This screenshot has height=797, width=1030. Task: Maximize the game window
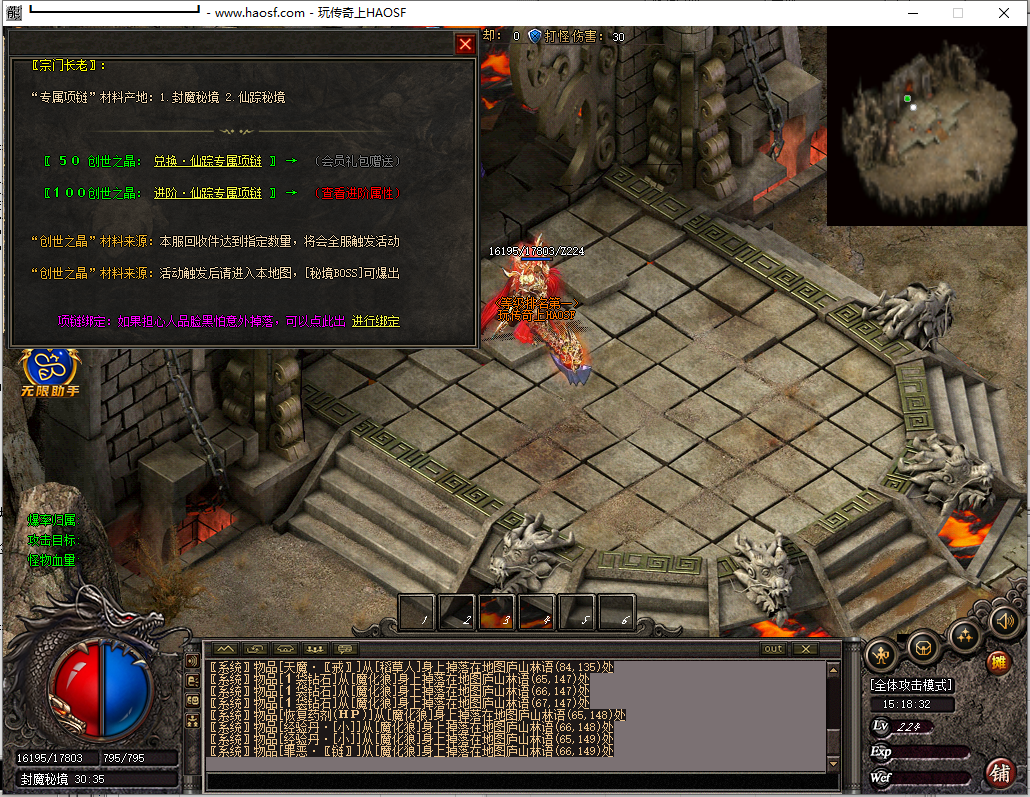(x=957, y=13)
